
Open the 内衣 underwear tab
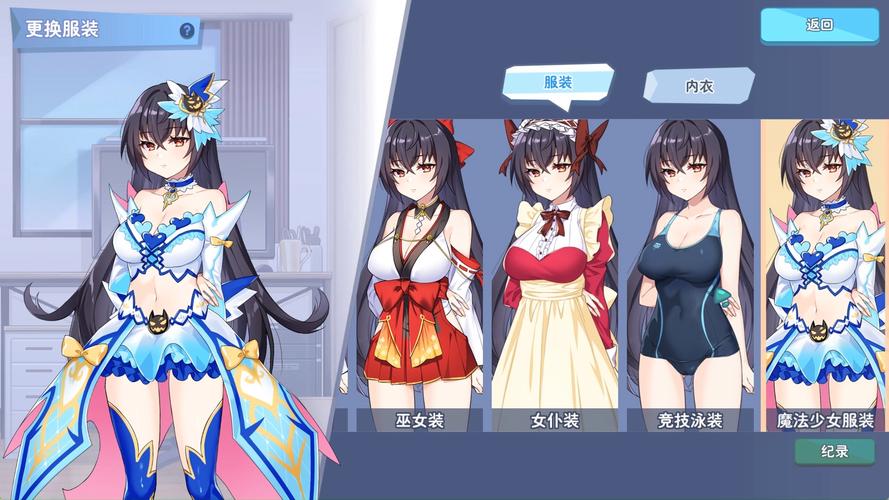[698, 86]
